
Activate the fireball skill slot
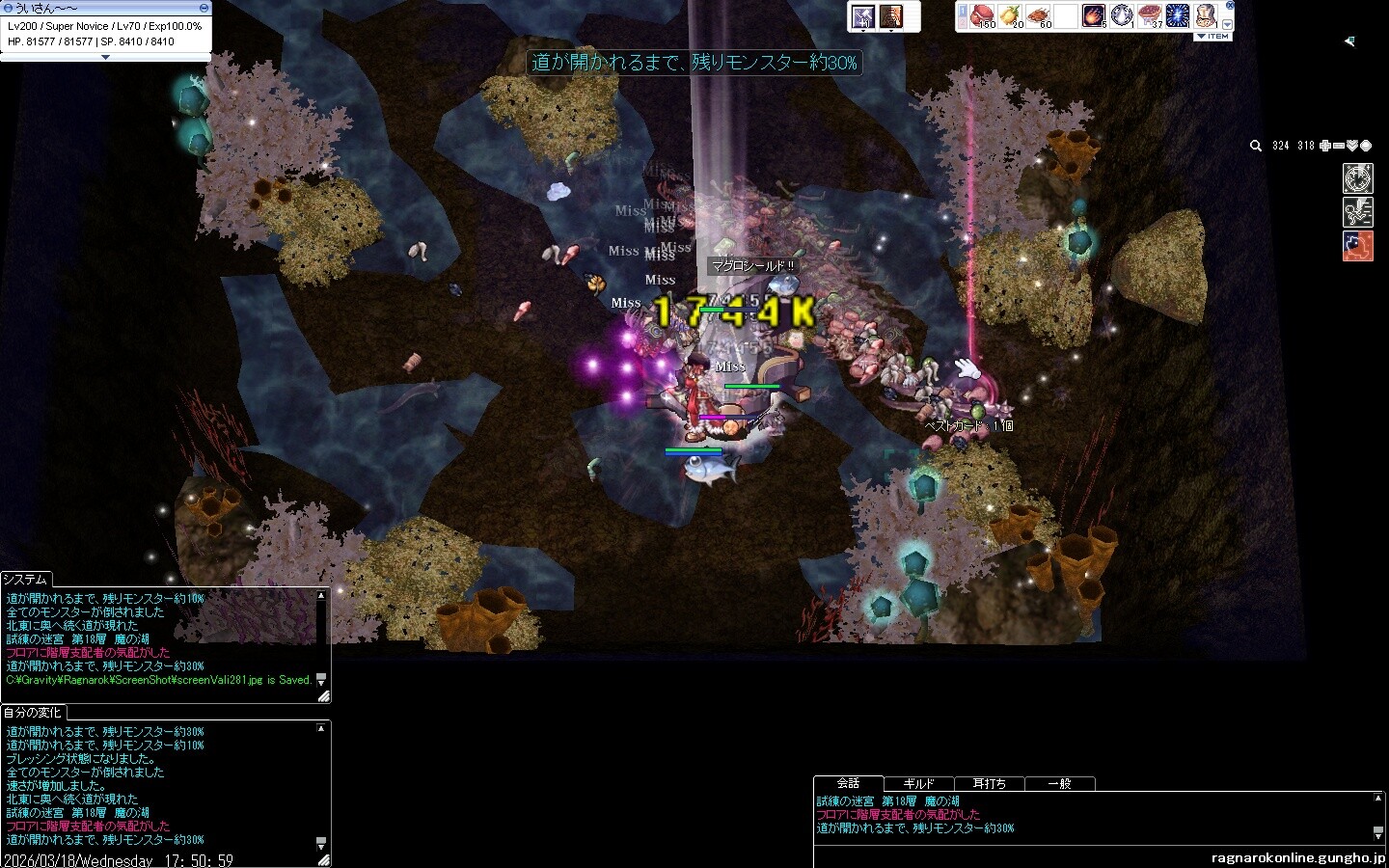(1094, 15)
